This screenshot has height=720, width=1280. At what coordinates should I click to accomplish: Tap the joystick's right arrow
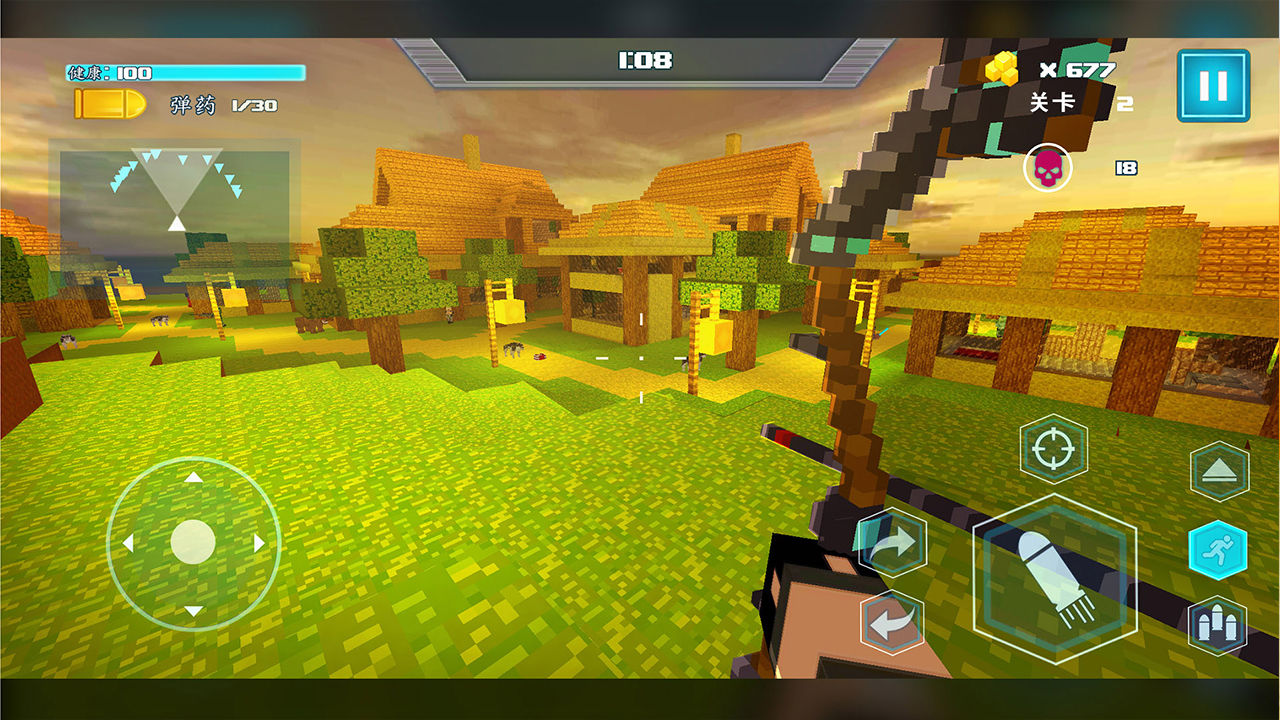[259, 543]
